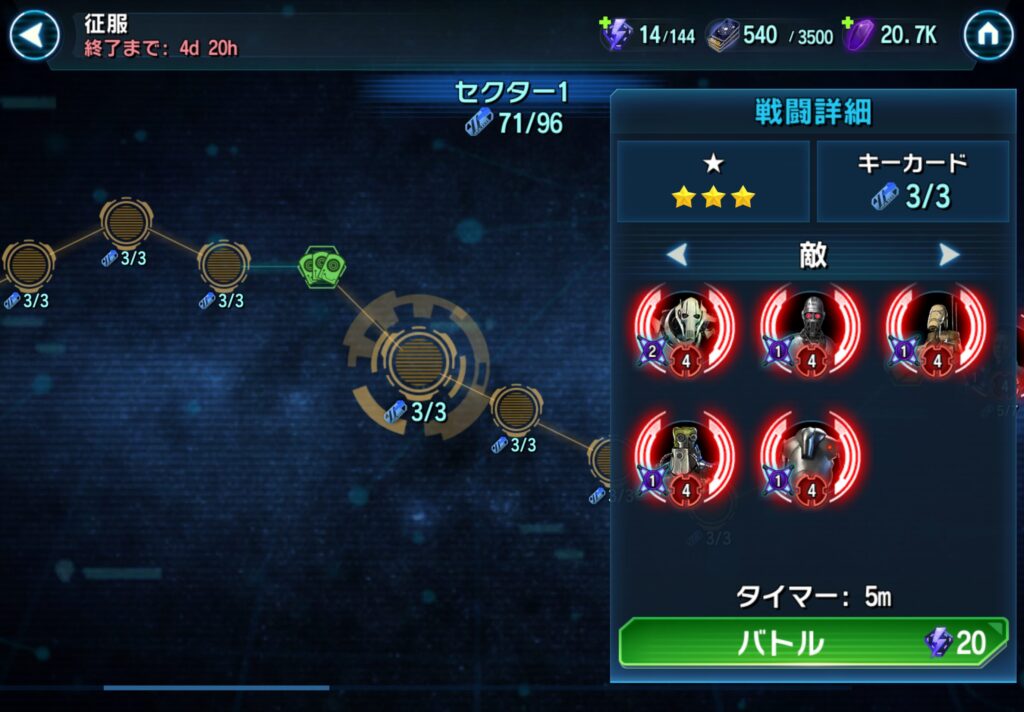Go back with the arrow button

[x=34, y=36]
